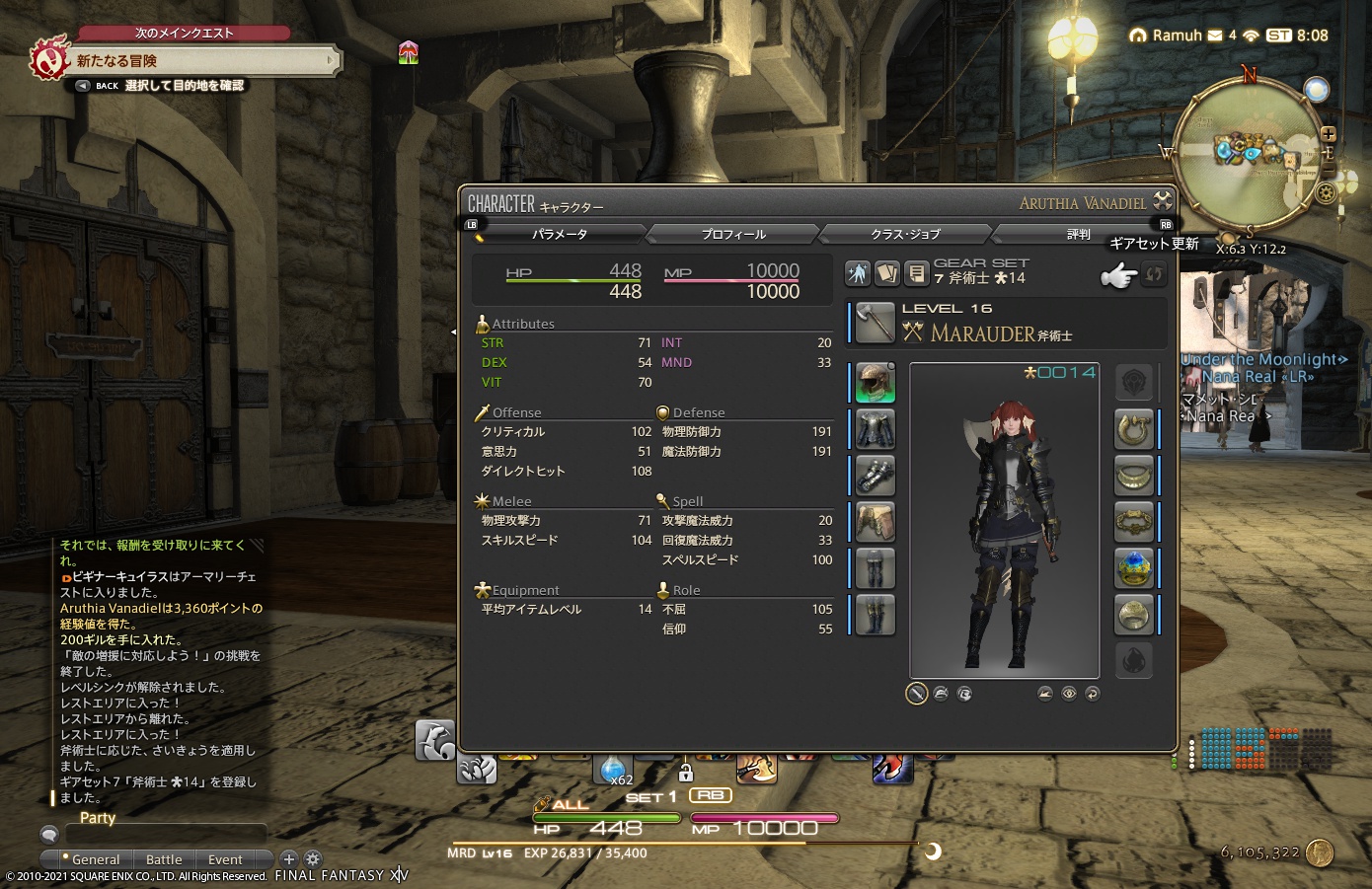Click the necklace slot icon beside the portrait
Viewport: 1372px width, 889px height.
(x=1135, y=476)
